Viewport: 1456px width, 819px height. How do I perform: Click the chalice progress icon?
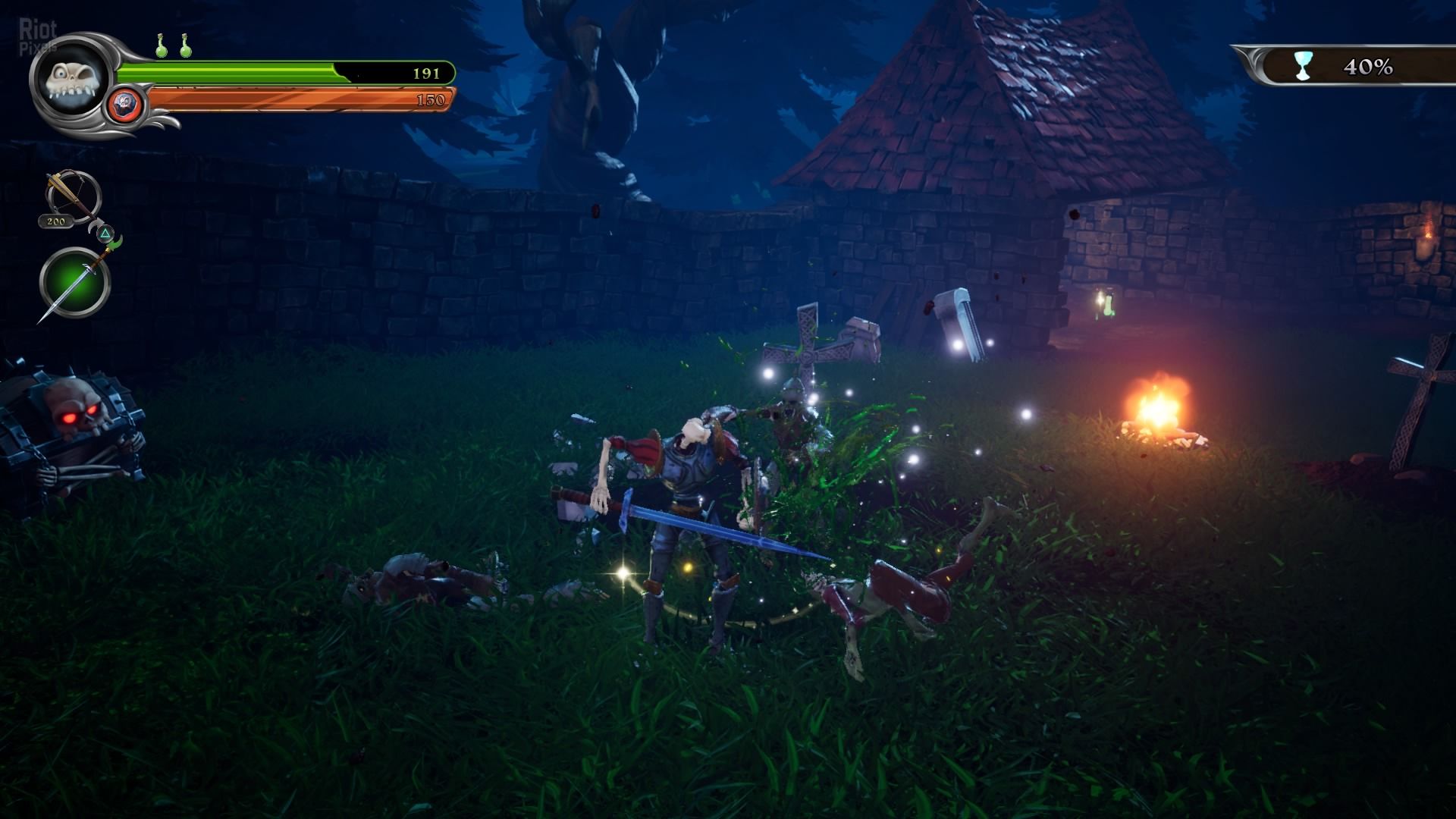[x=1302, y=67]
